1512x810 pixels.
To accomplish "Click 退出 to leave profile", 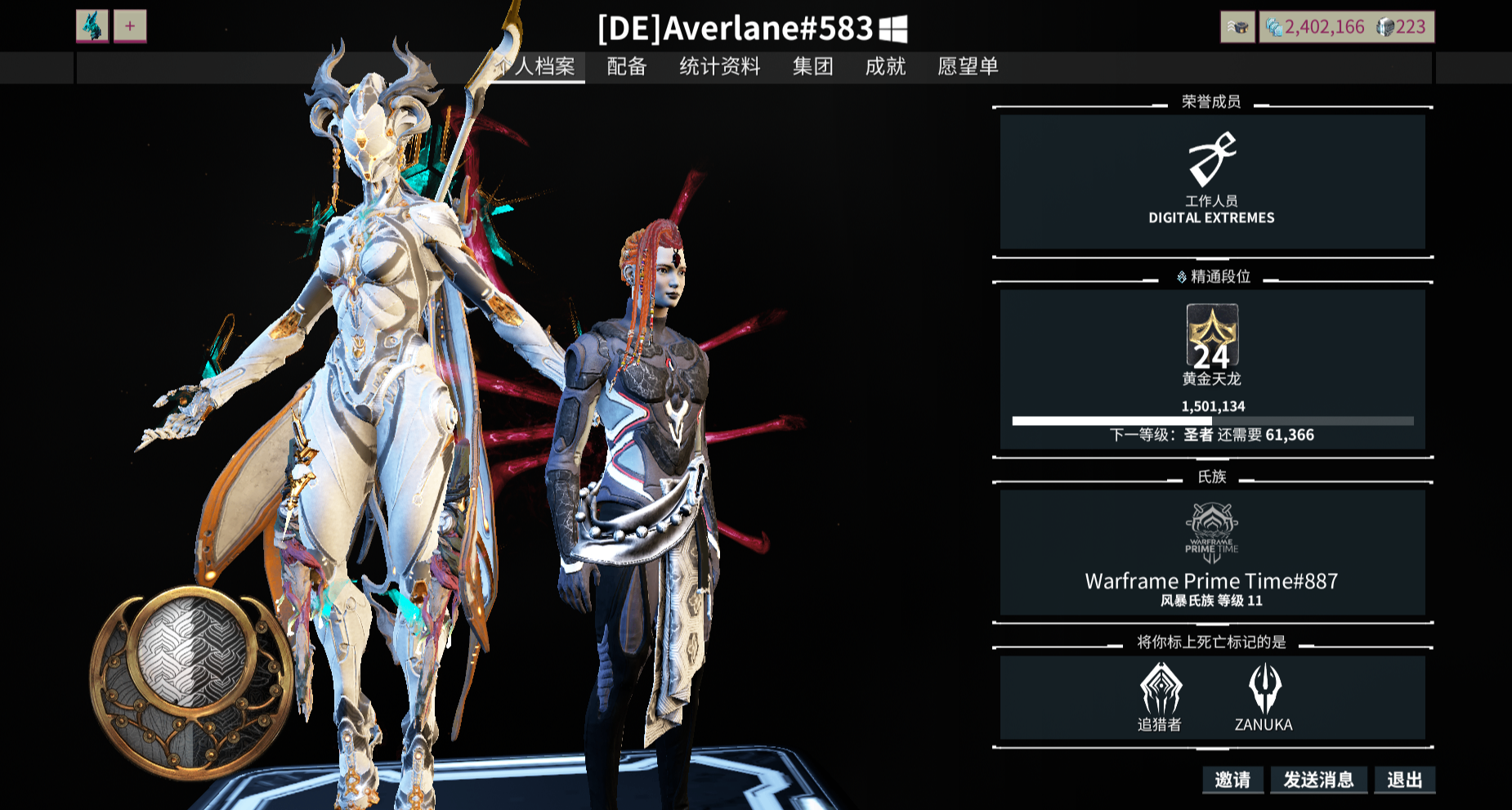I will (1404, 780).
